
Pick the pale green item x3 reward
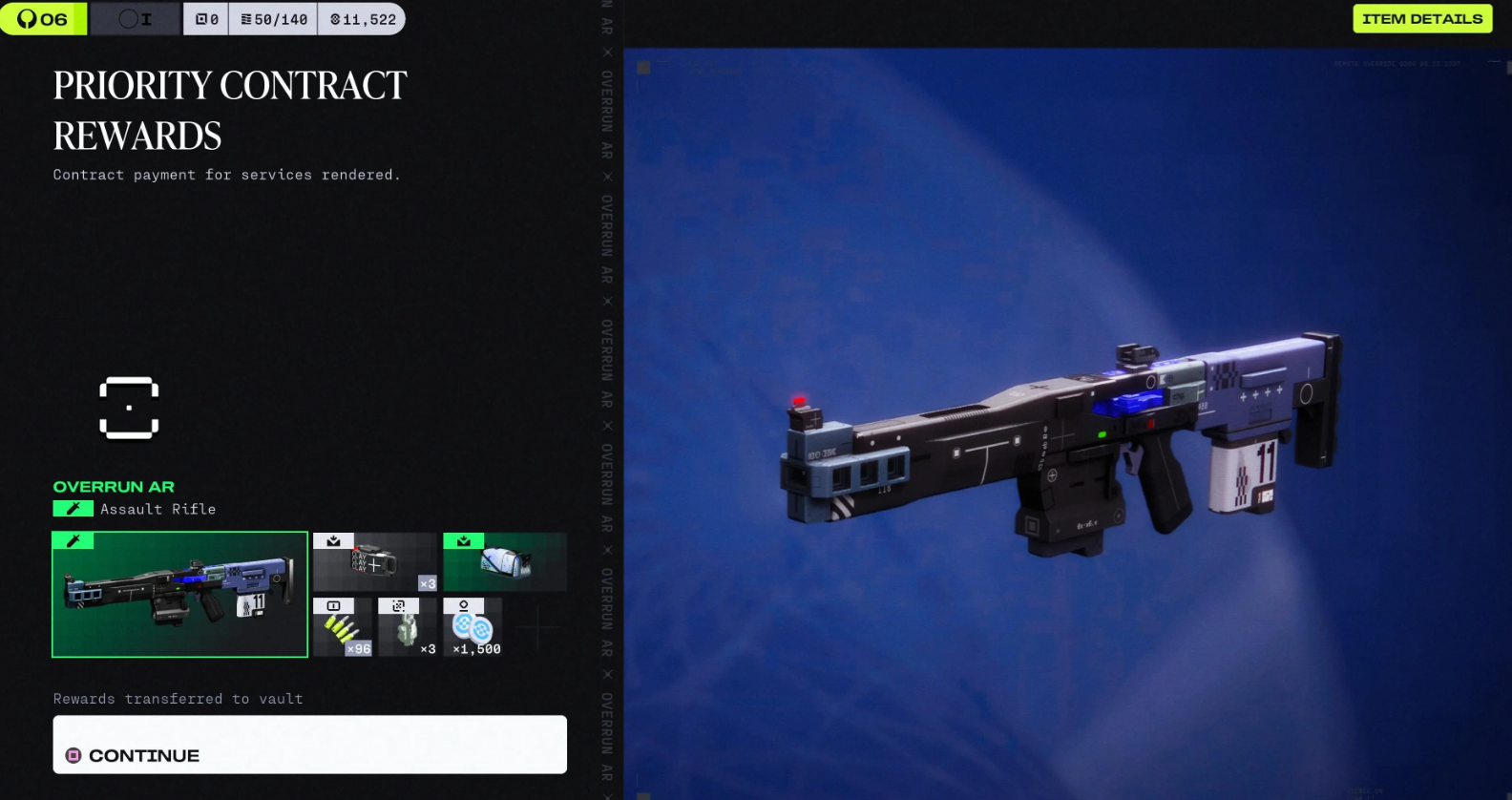(x=408, y=627)
